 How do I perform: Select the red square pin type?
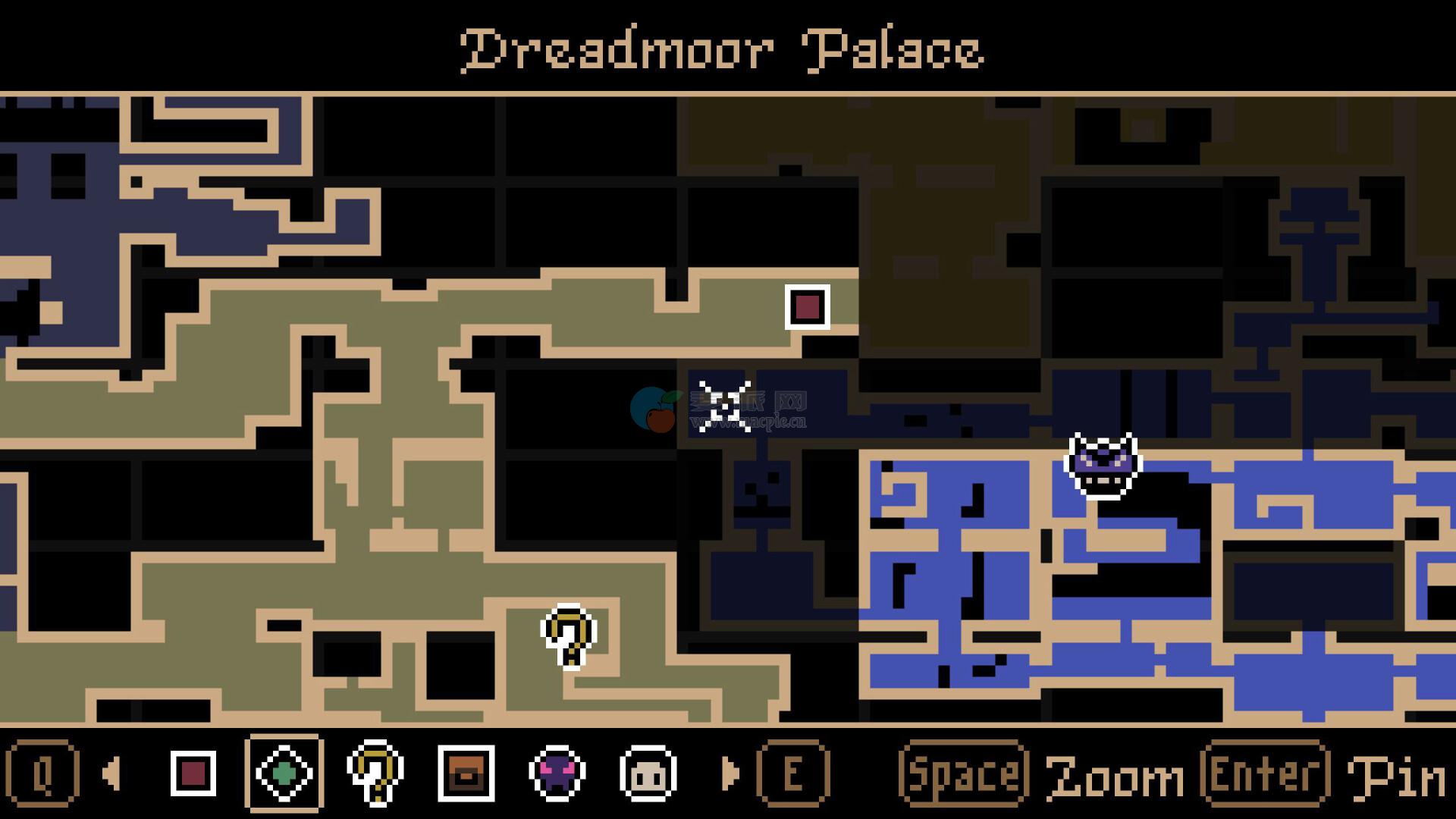pyautogui.click(x=193, y=773)
